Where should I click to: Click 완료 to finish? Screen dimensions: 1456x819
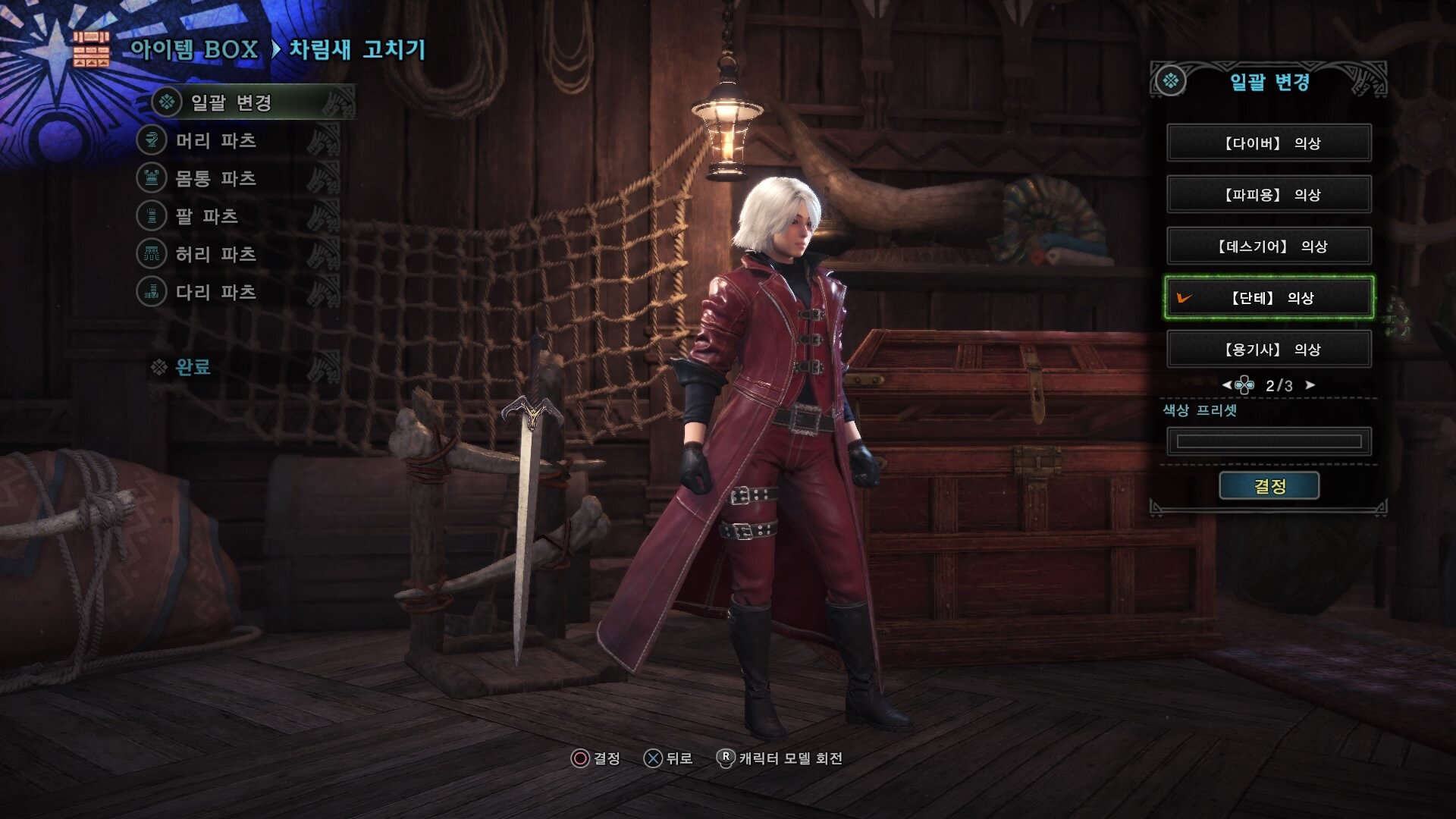193,367
